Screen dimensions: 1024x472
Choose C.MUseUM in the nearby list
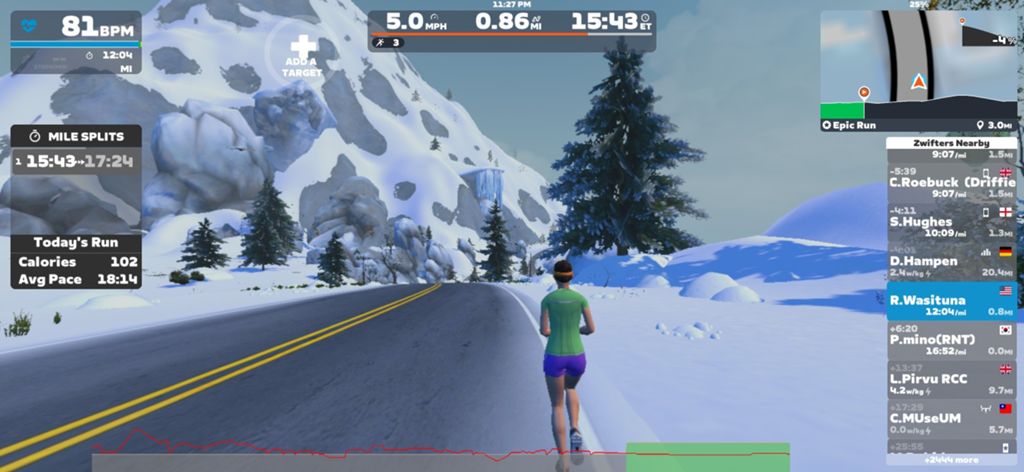(951, 417)
